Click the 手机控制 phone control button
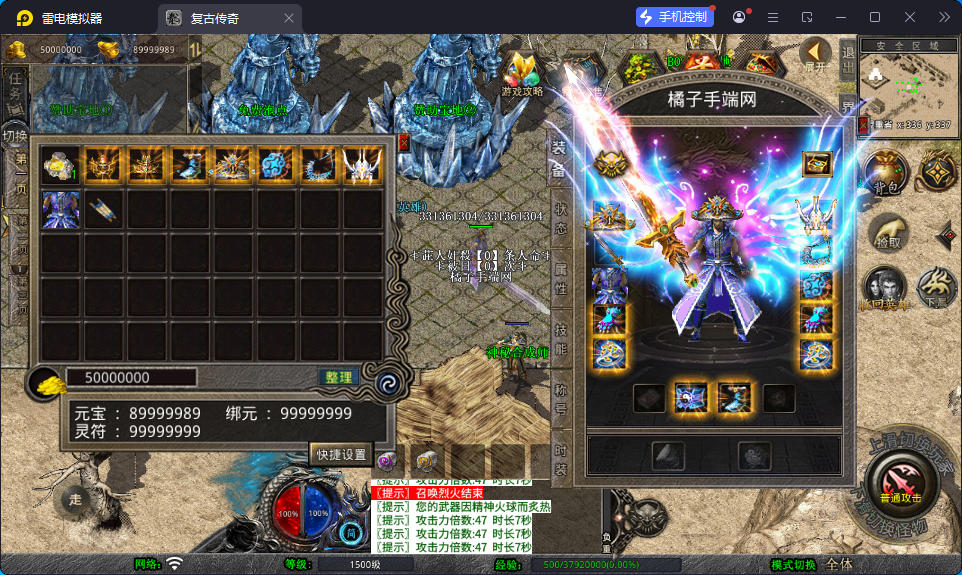This screenshot has height=575, width=962. click(x=675, y=17)
